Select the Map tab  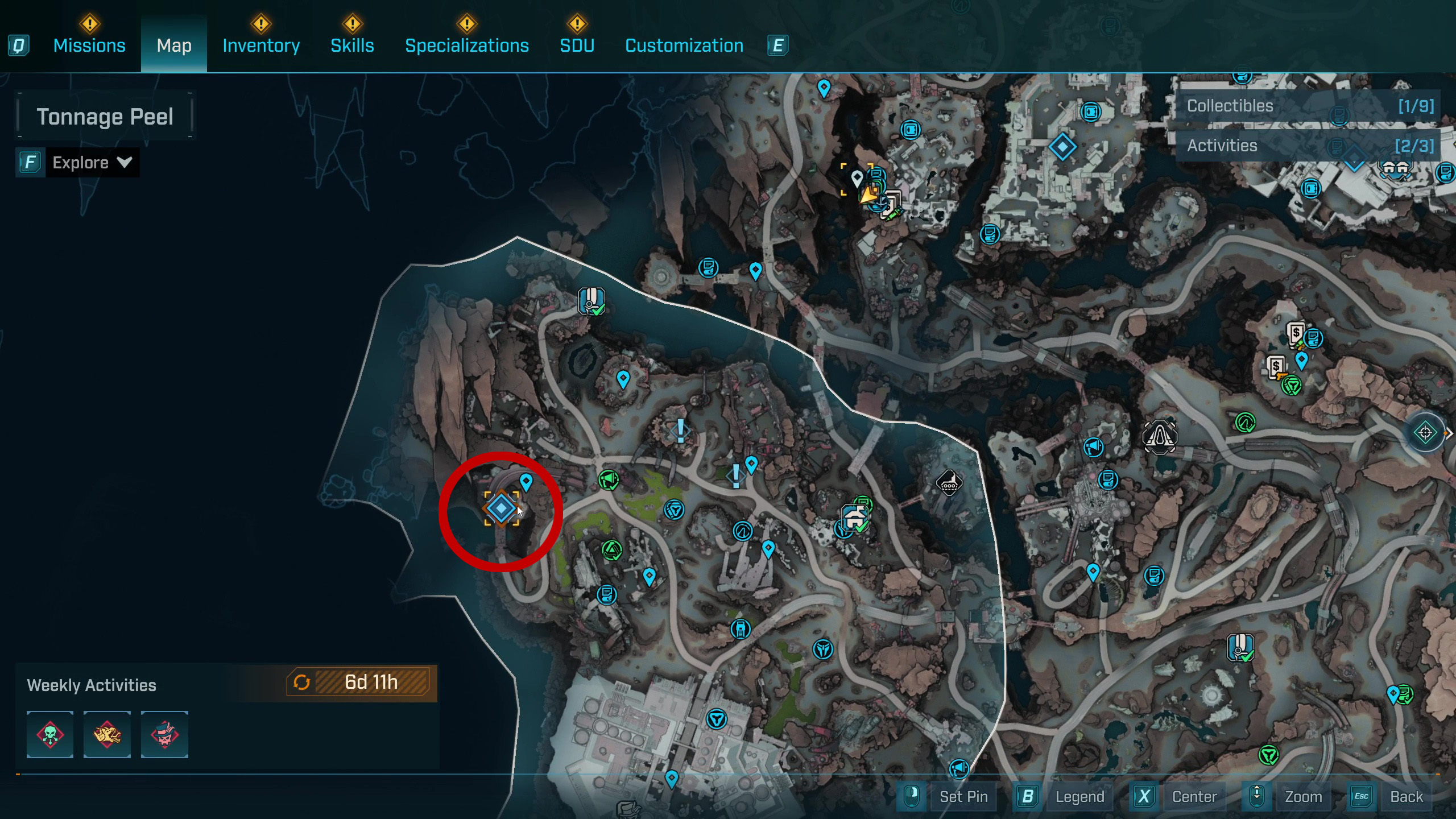tap(174, 45)
